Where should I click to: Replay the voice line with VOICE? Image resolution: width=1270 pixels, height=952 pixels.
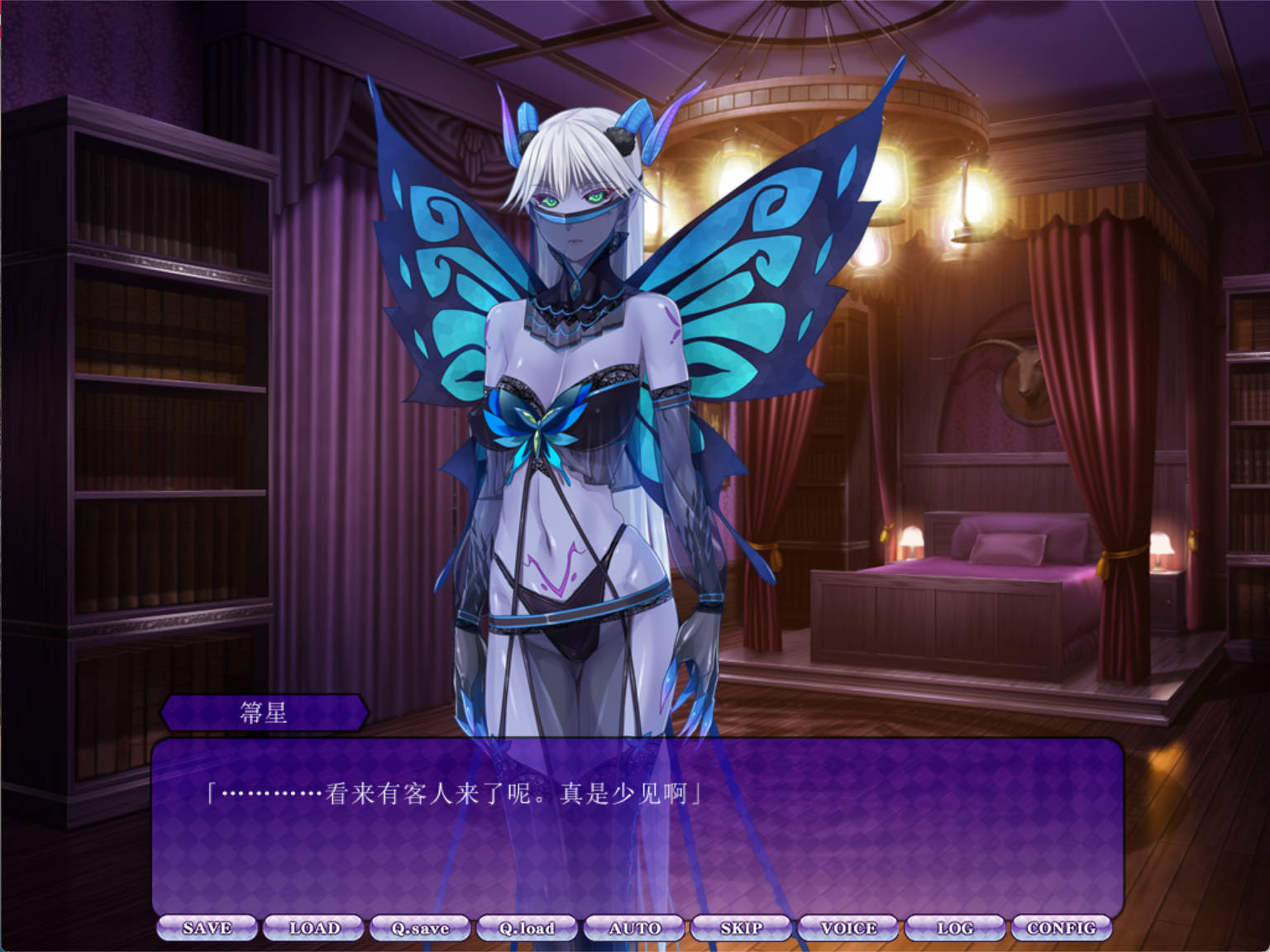pyautogui.click(x=847, y=927)
